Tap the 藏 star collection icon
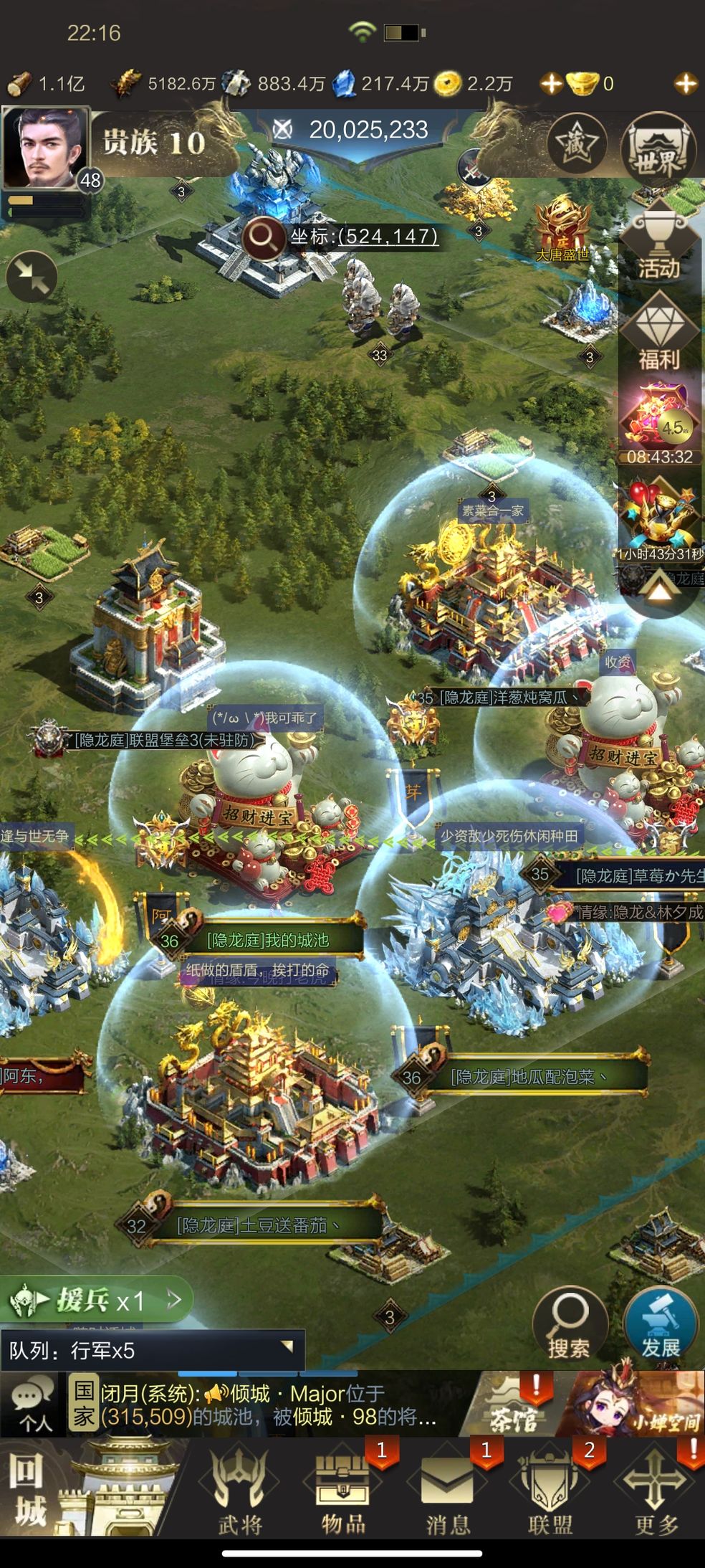The width and height of the screenshot is (705, 1568). coord(577,144)
